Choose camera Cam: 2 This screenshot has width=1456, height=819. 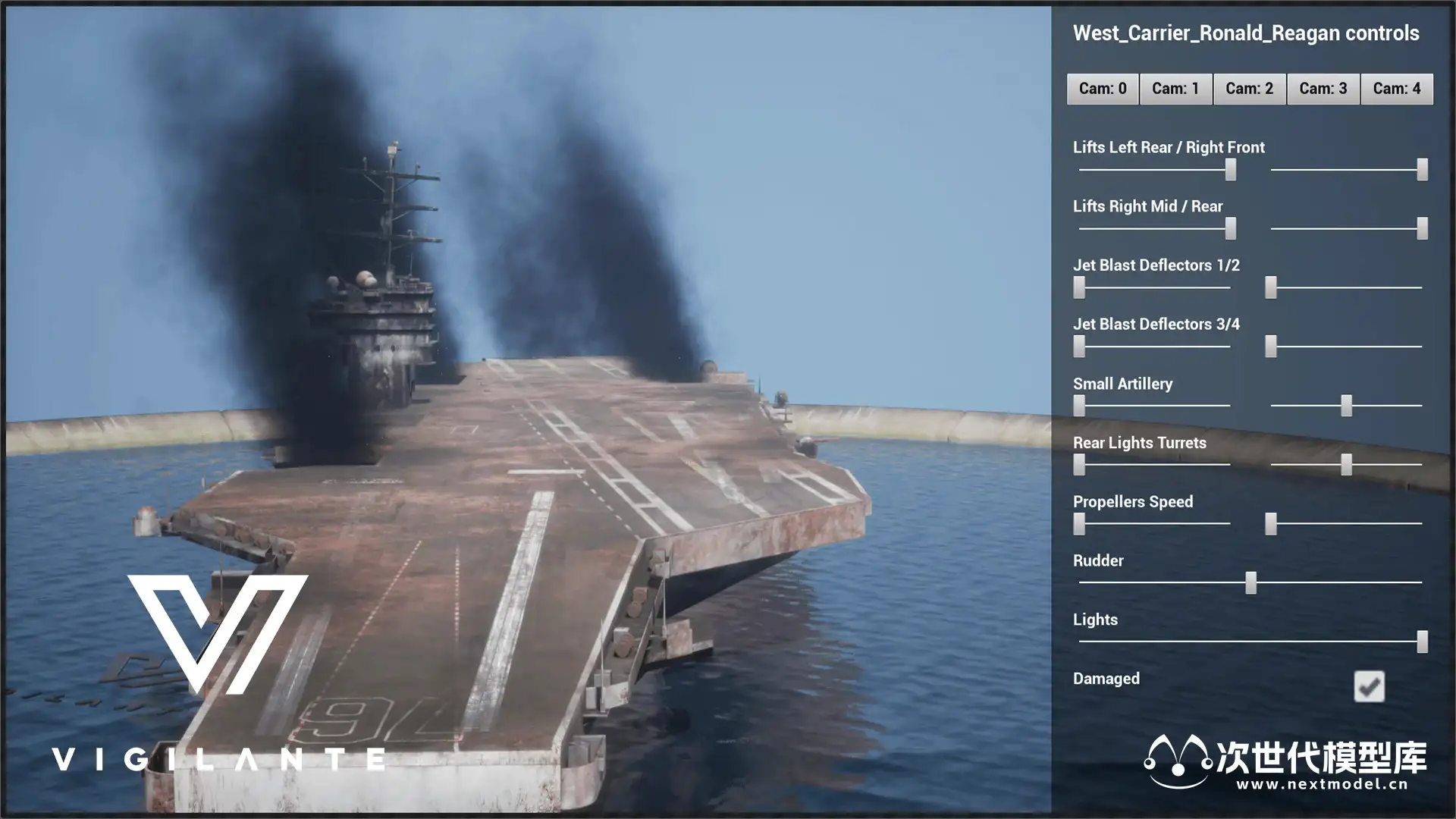[x=1249, y=89]
